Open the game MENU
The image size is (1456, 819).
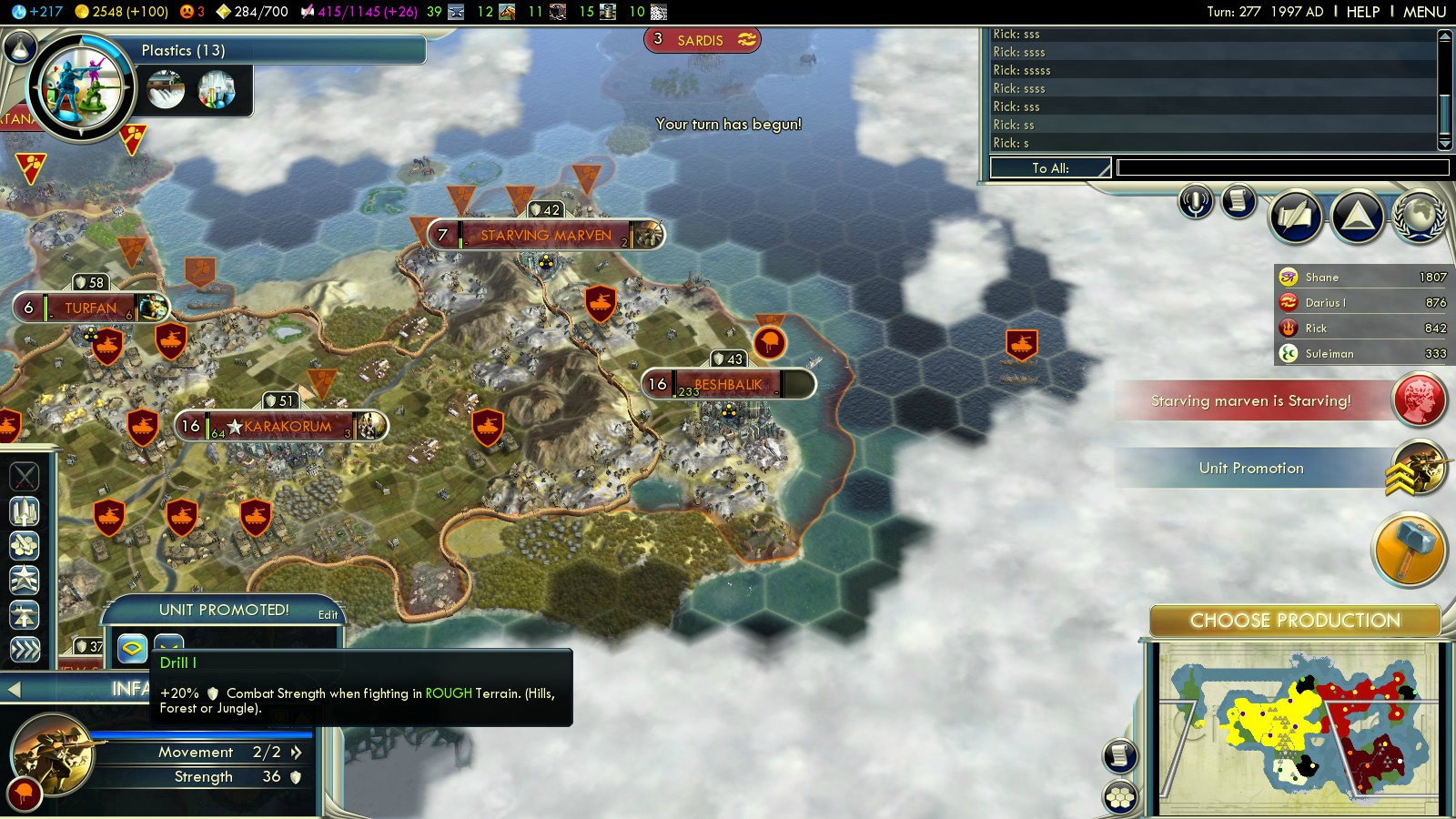pos(1424,12)
